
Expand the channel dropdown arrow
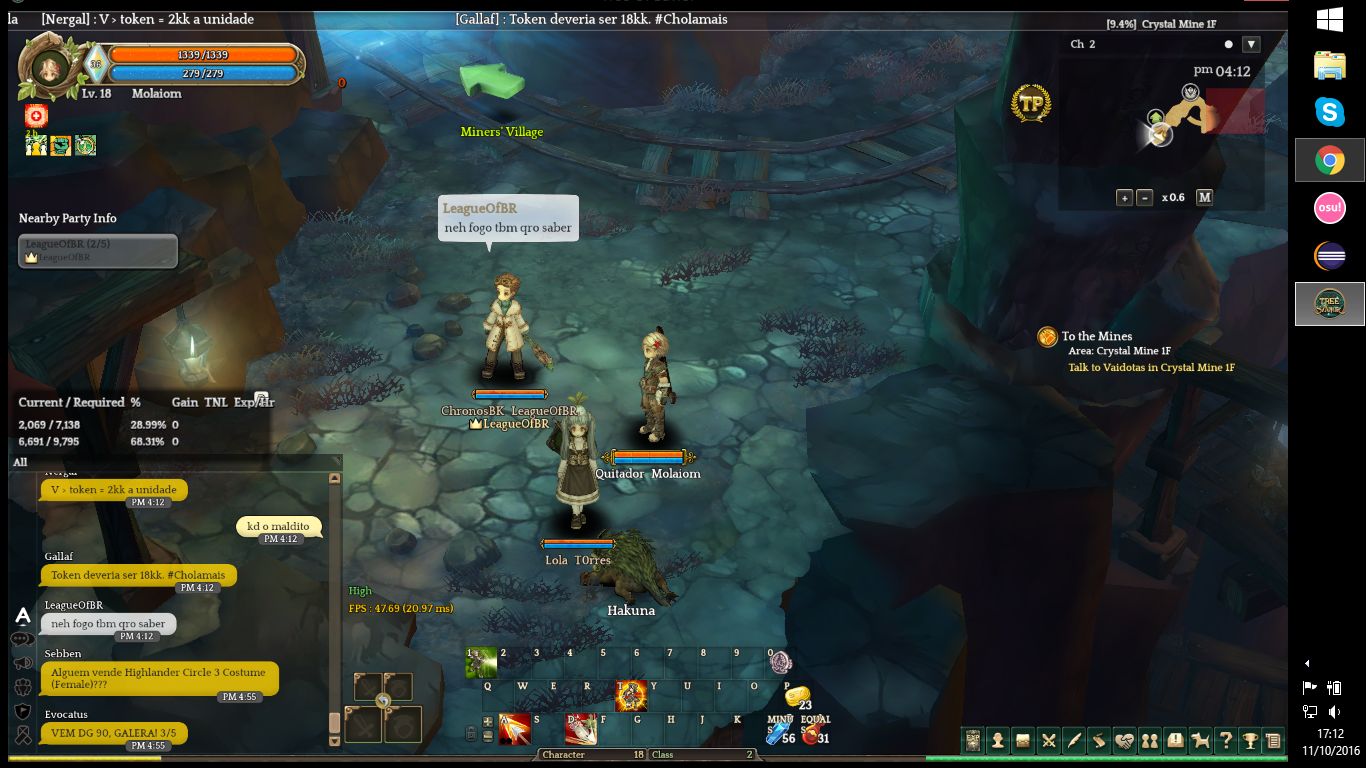[x=1251, y=44]
